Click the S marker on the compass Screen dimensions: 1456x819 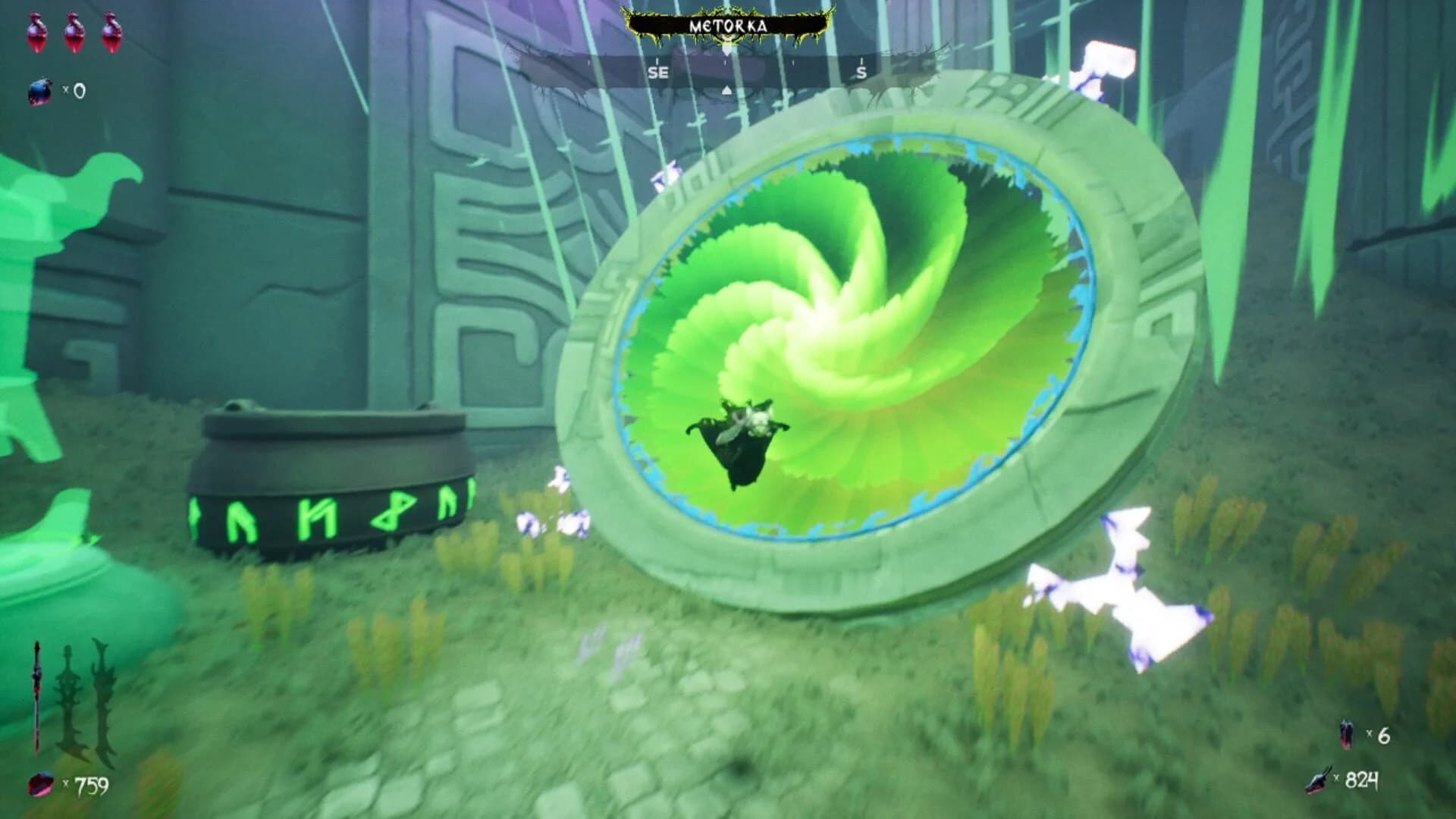pos(861,72)
